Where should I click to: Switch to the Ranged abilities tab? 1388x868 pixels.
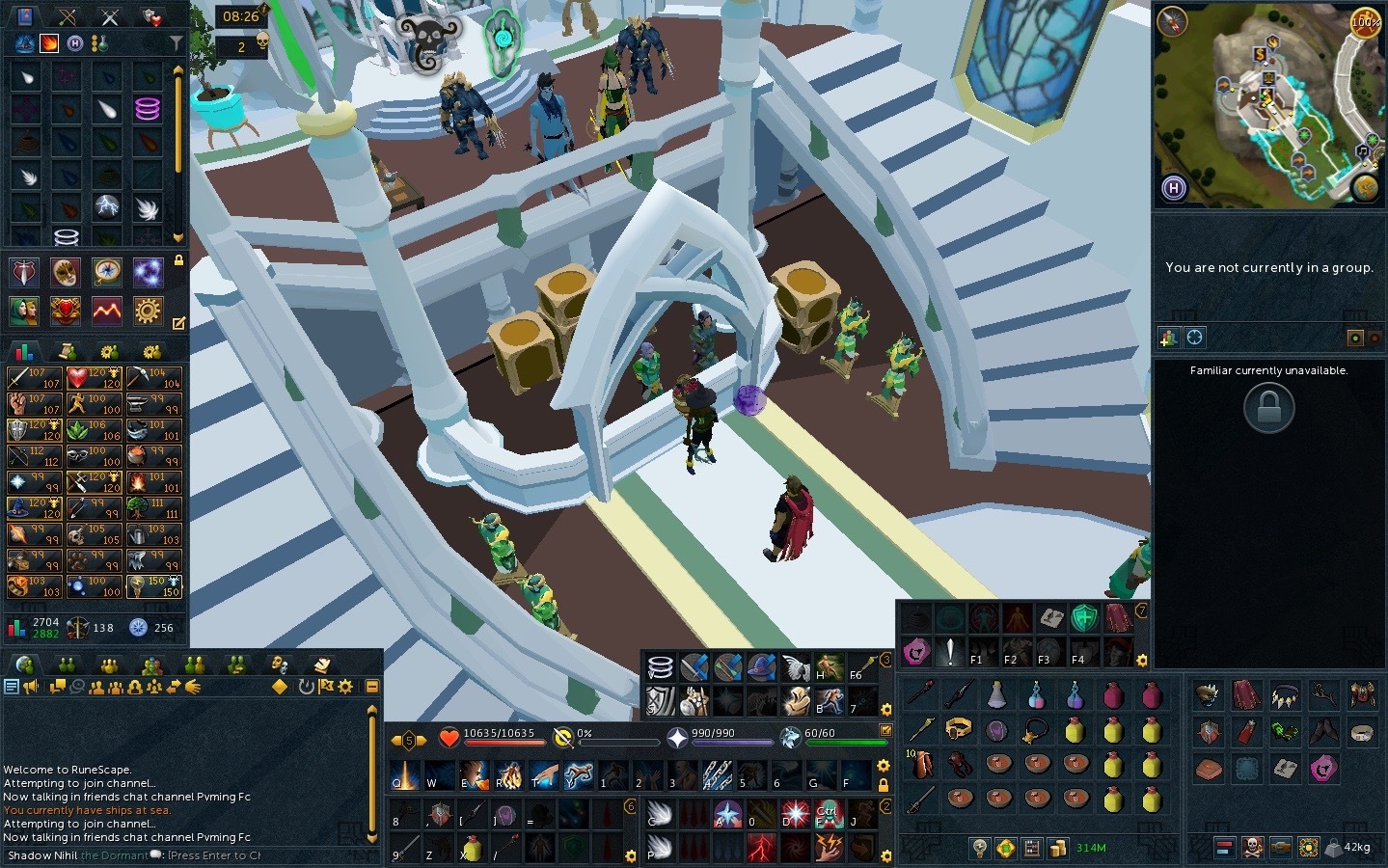[68, 16]
